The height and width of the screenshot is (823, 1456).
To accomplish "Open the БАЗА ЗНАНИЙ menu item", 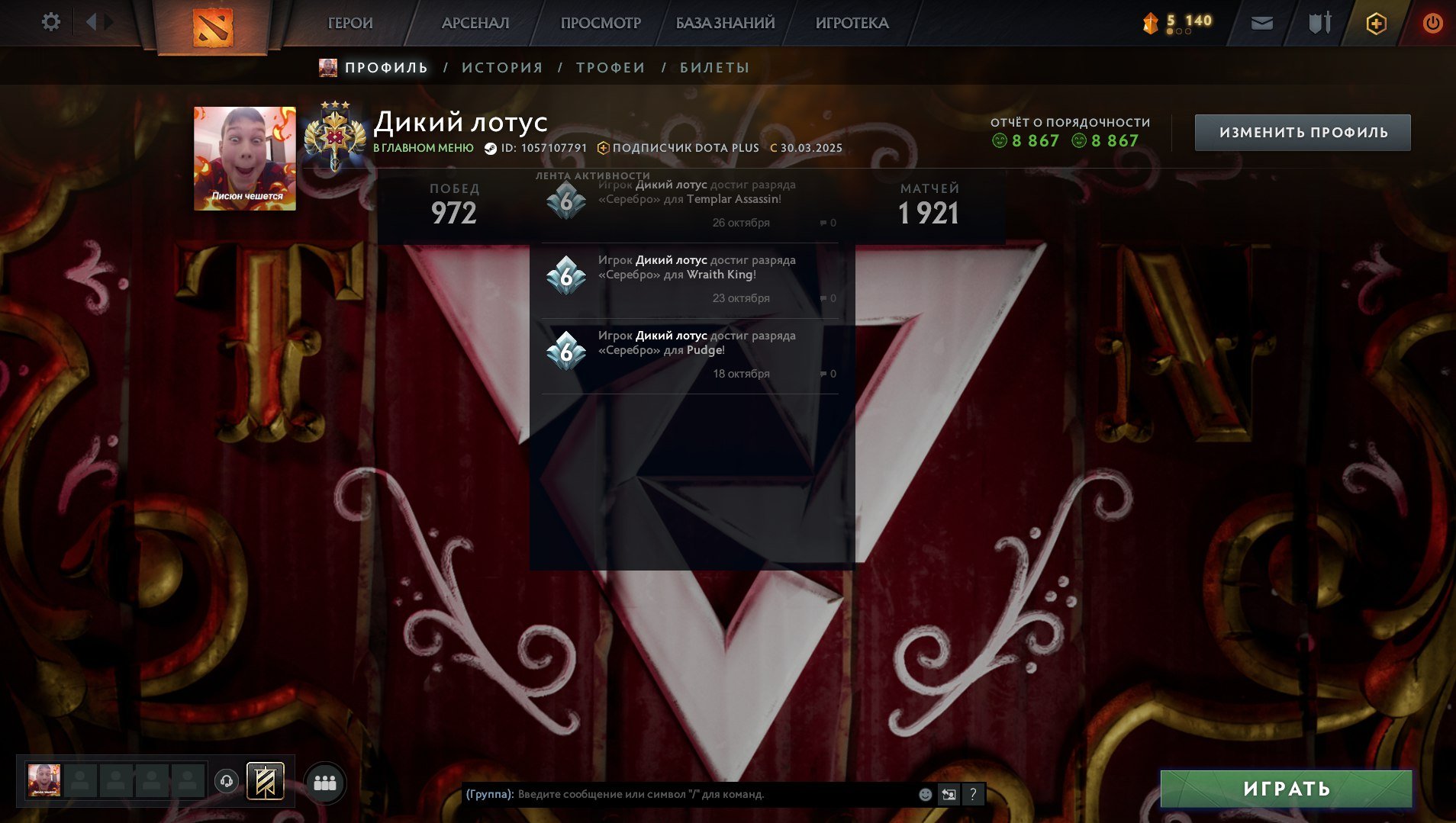I will 725,23.
